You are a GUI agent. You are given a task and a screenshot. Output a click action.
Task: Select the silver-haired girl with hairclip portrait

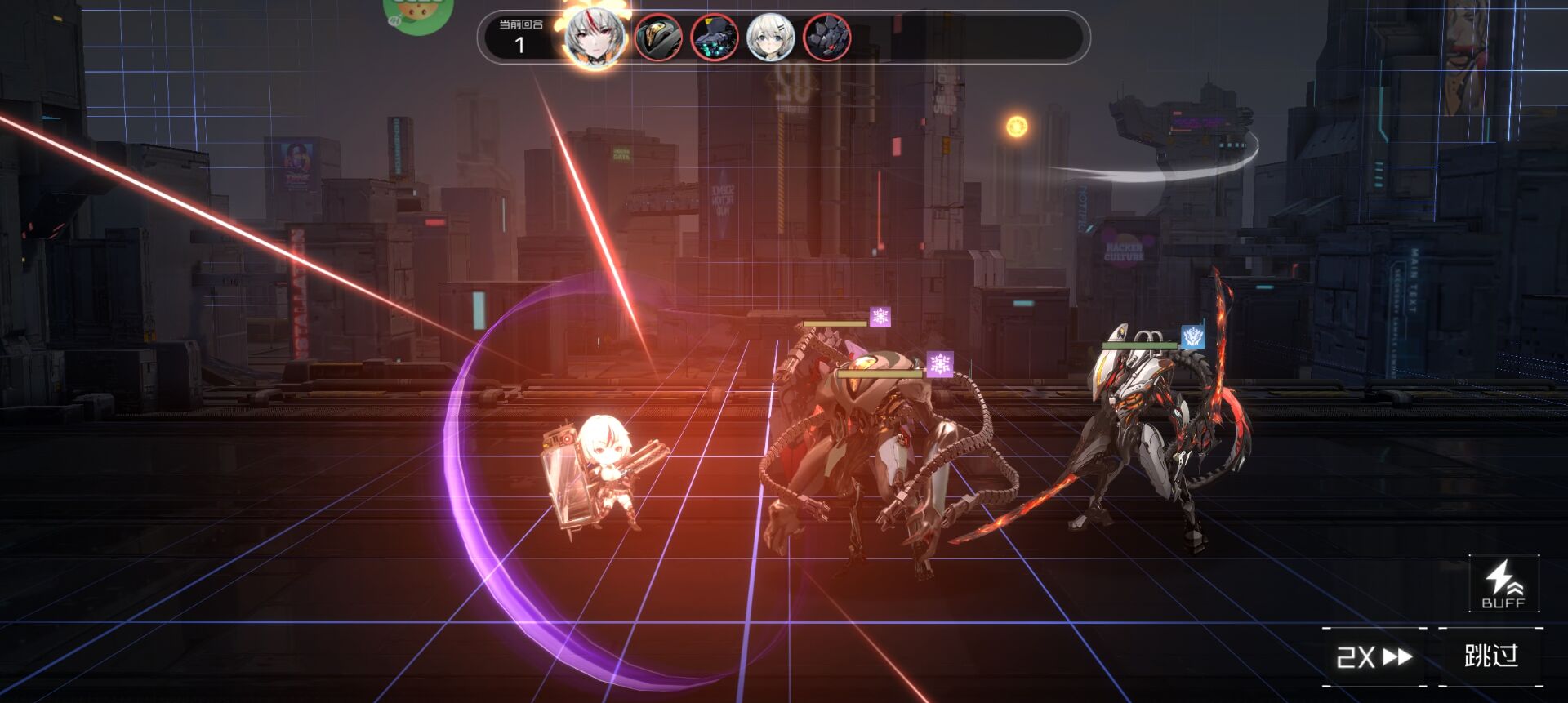770,38
